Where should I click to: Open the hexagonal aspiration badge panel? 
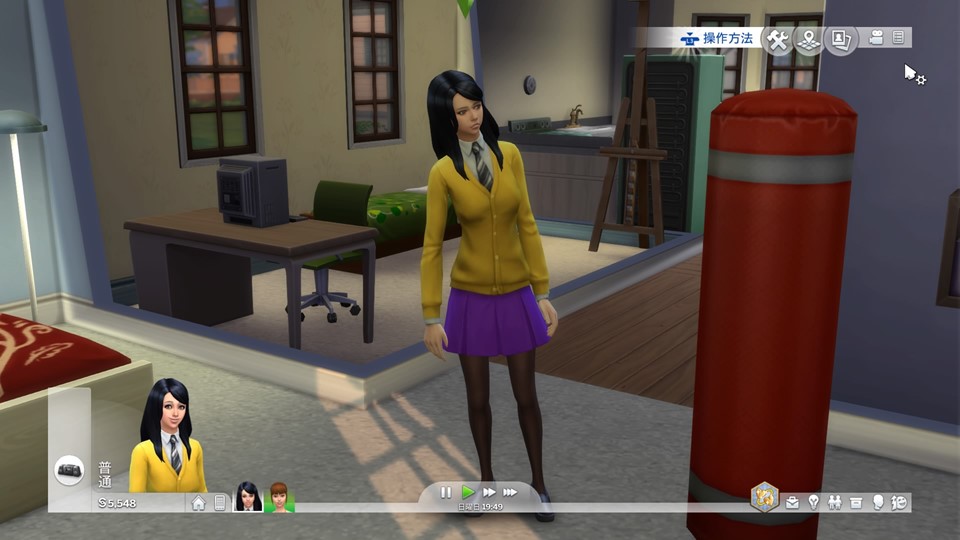765,496
